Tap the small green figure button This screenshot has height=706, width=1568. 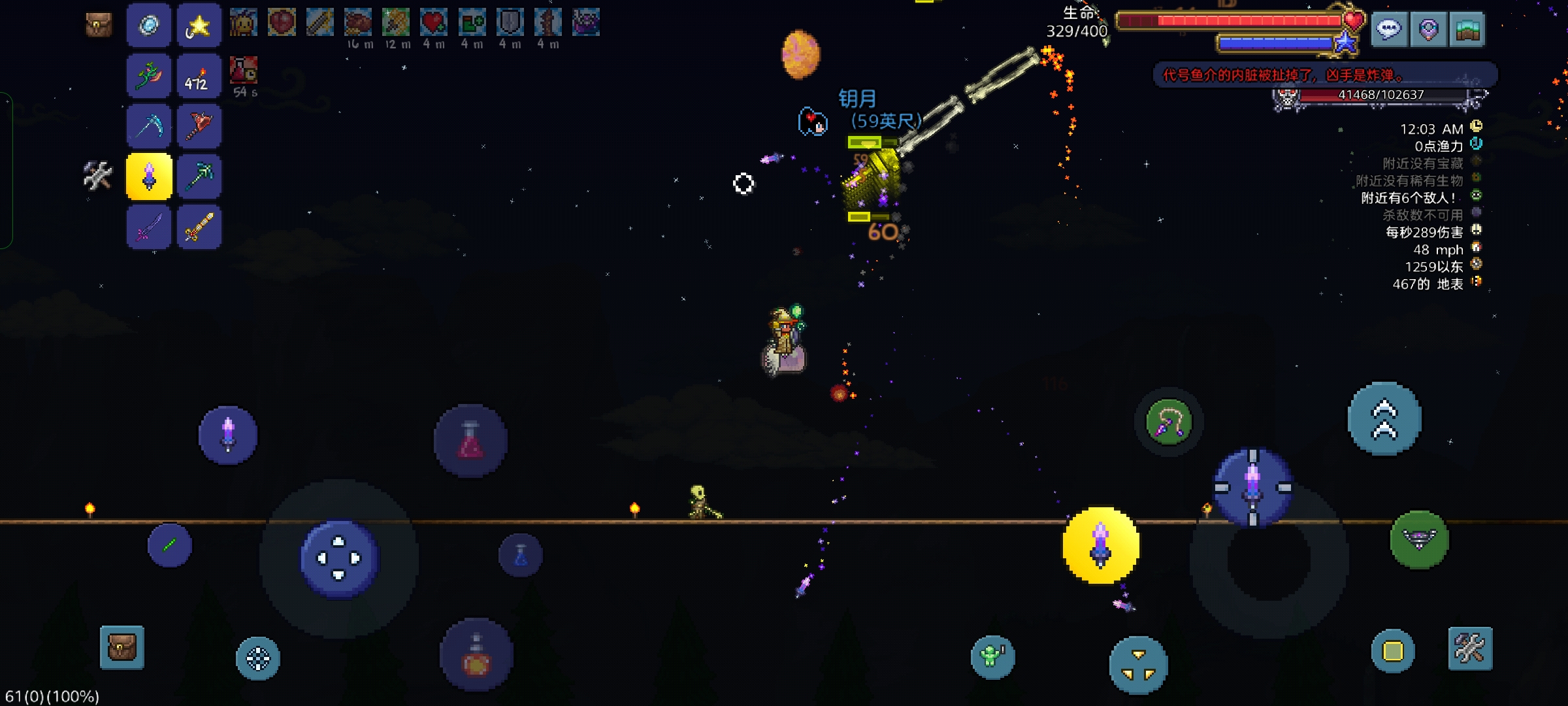click(992, 656)
